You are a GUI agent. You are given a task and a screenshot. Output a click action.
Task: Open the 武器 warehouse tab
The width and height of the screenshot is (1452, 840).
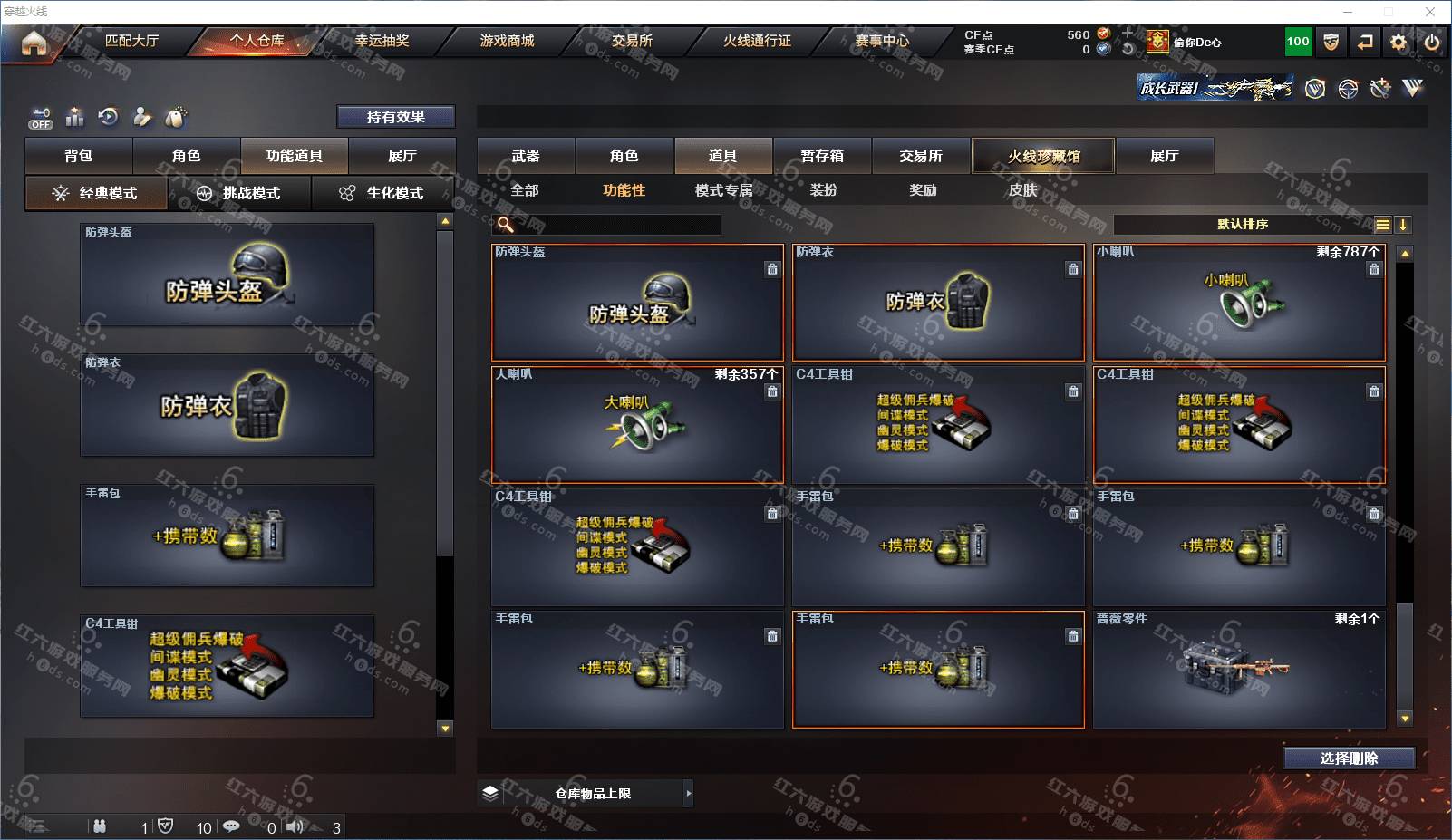(x=526, y=156)
